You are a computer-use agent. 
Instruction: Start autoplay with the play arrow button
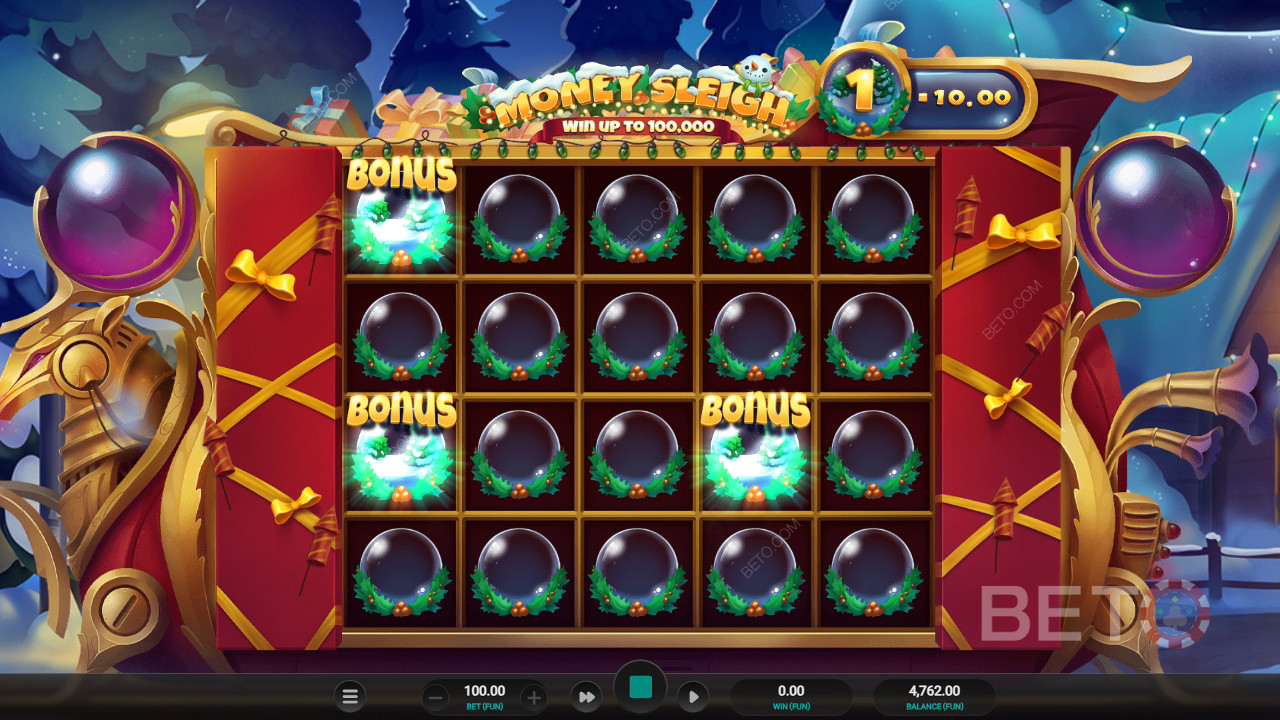692,697
